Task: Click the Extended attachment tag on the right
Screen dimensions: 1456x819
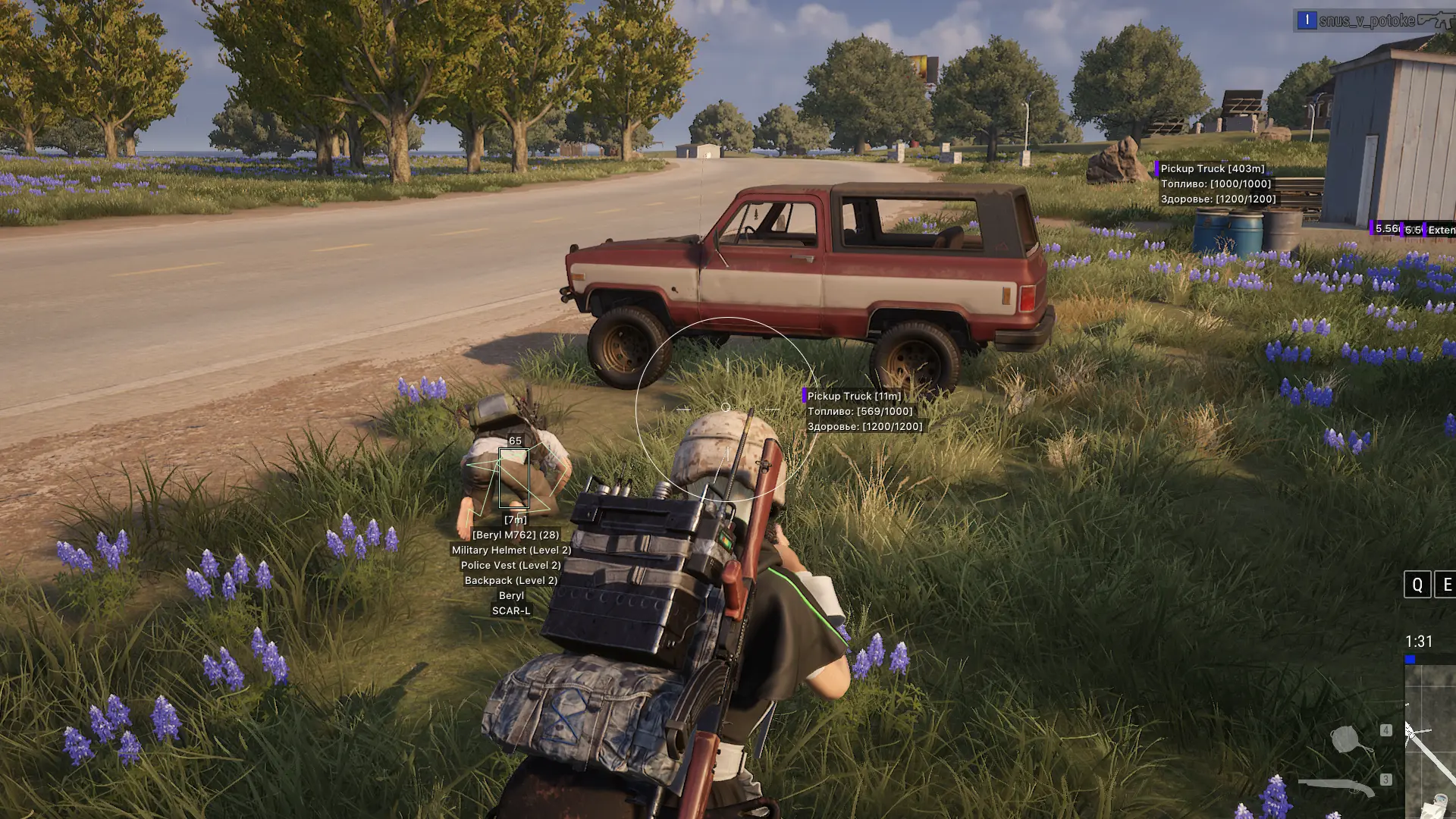Action: pyautogui.click(x=1441, y=230)
